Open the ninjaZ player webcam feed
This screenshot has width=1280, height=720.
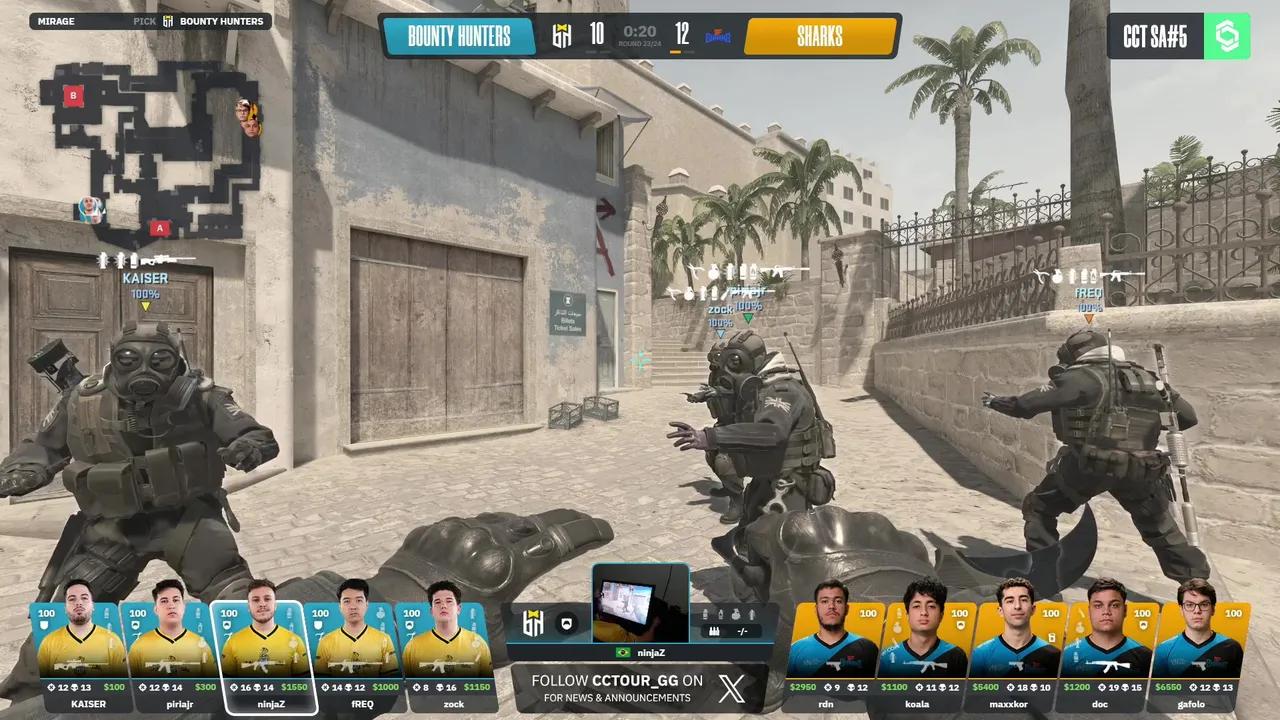pos(640,603)
